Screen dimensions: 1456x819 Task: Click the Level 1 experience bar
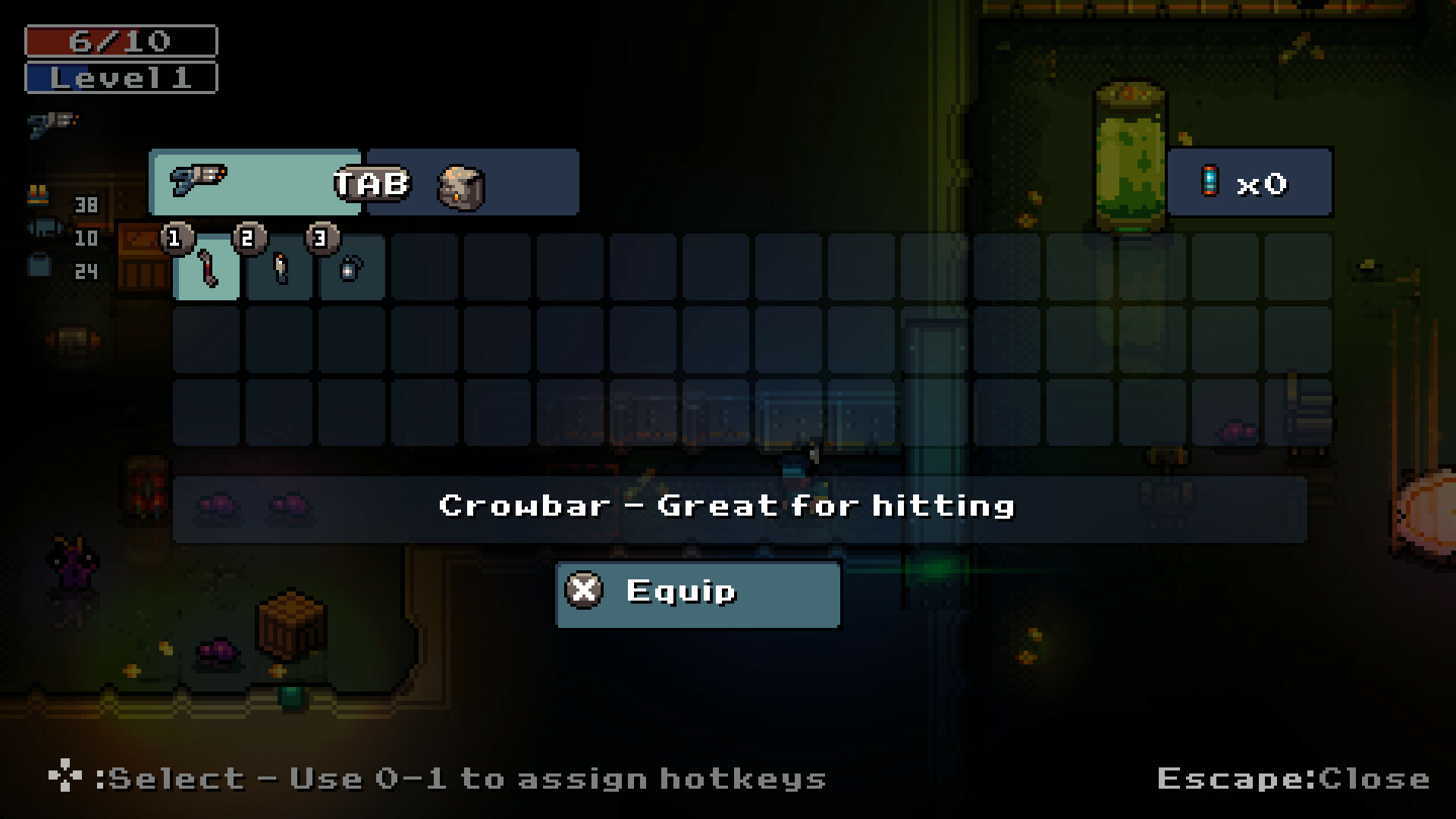120,77
